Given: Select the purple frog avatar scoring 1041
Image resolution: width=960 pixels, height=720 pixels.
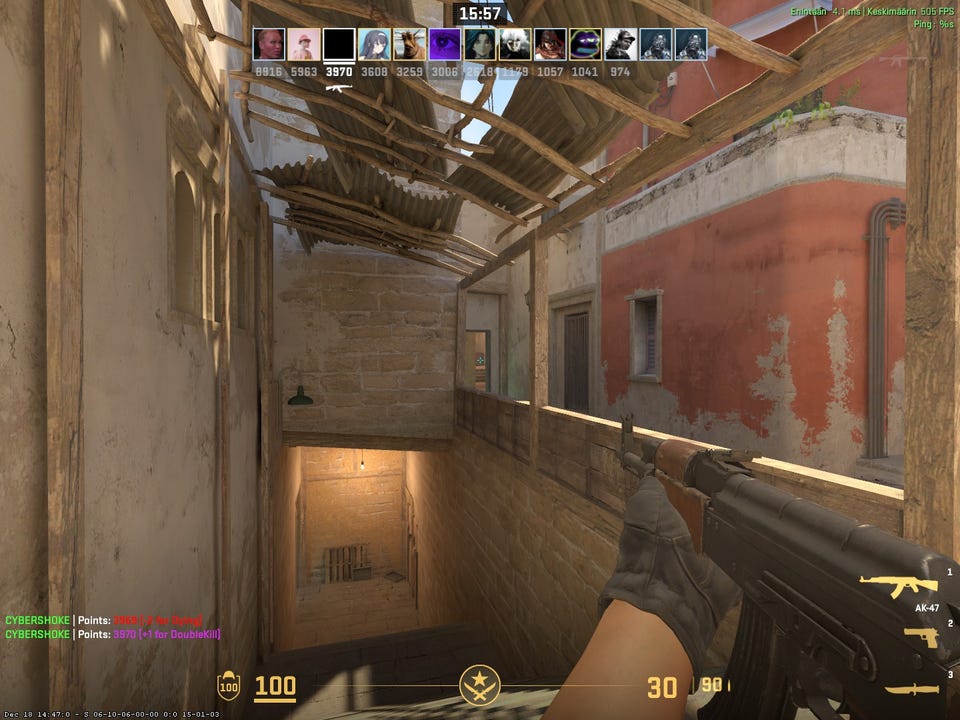Looking at the screenshot, I should [x=585, y=44].
